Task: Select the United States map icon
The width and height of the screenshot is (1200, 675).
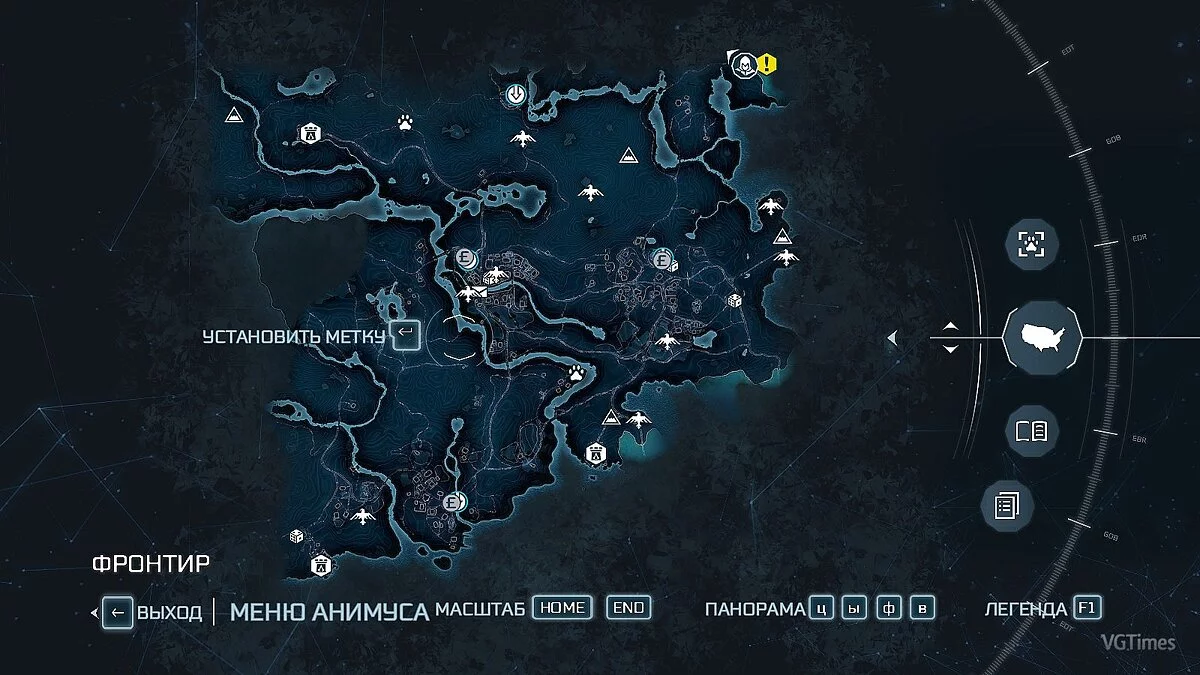Action: pyautogui.click(x=1043, y=336)
